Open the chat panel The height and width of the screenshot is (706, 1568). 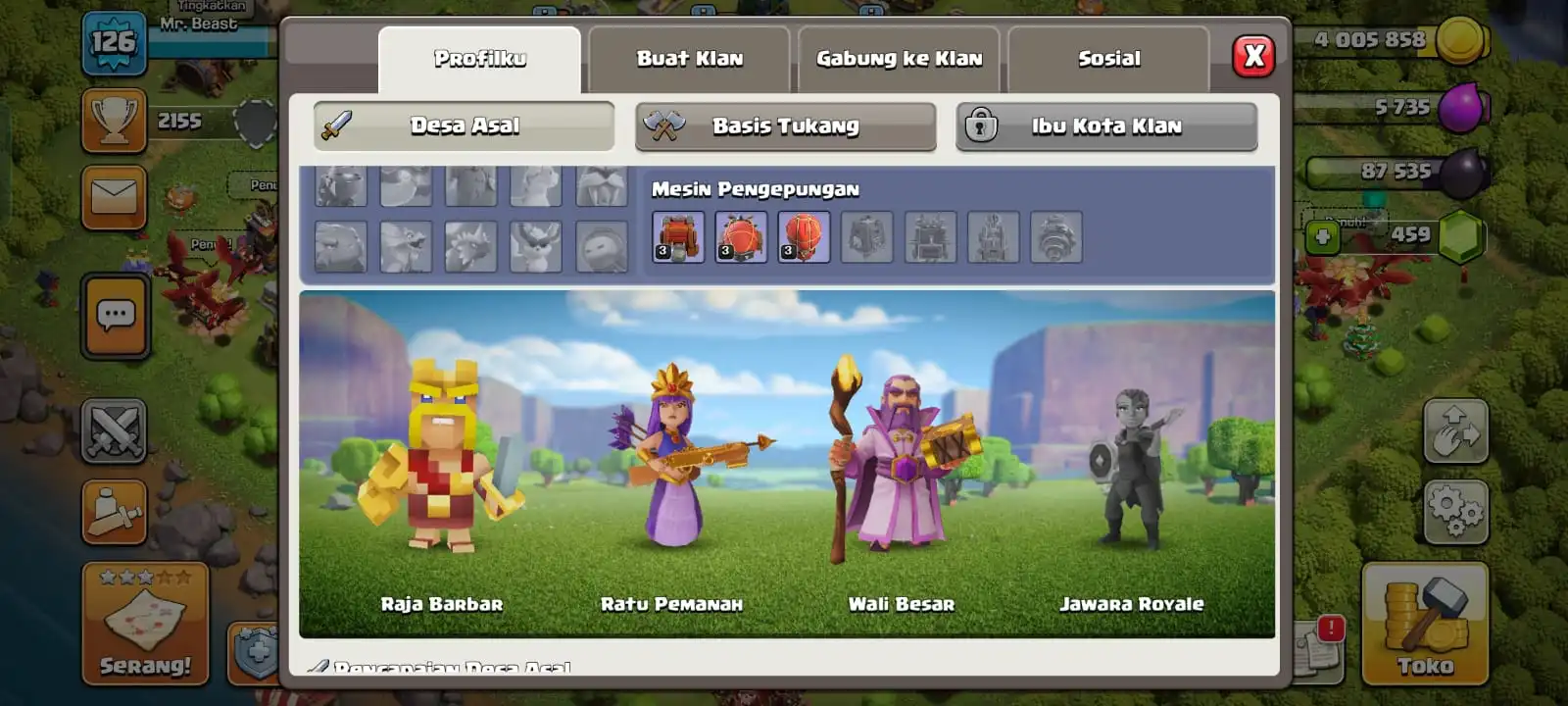[115, 314]
